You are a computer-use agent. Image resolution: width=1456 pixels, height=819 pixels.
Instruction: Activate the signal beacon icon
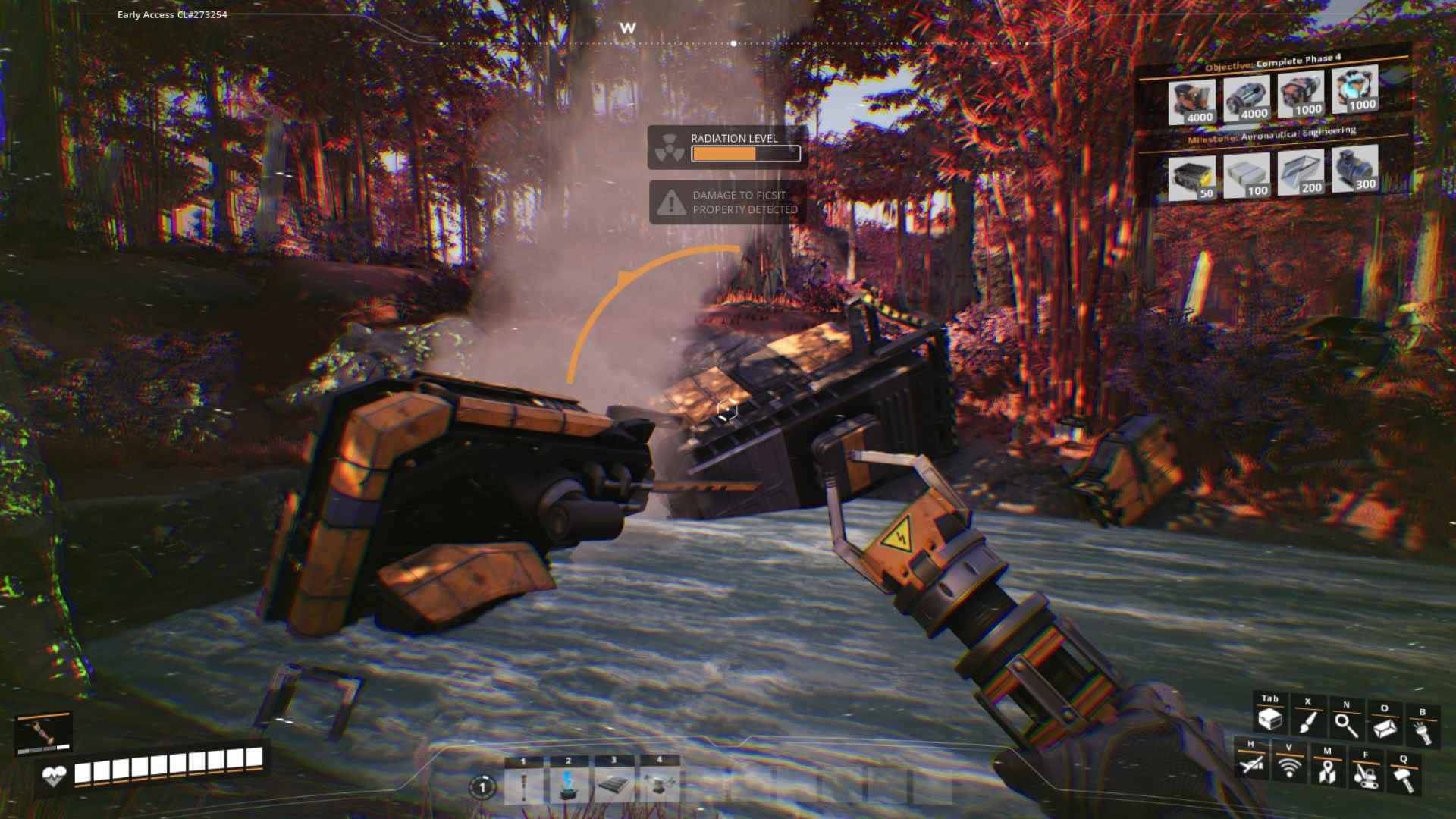(1288, 767)
